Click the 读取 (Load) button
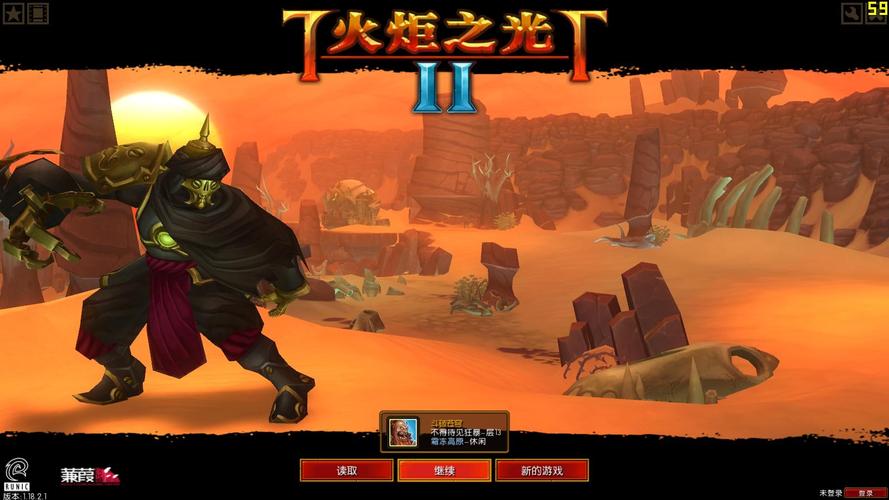The image size is (889, 500). [x=346, y=470]
